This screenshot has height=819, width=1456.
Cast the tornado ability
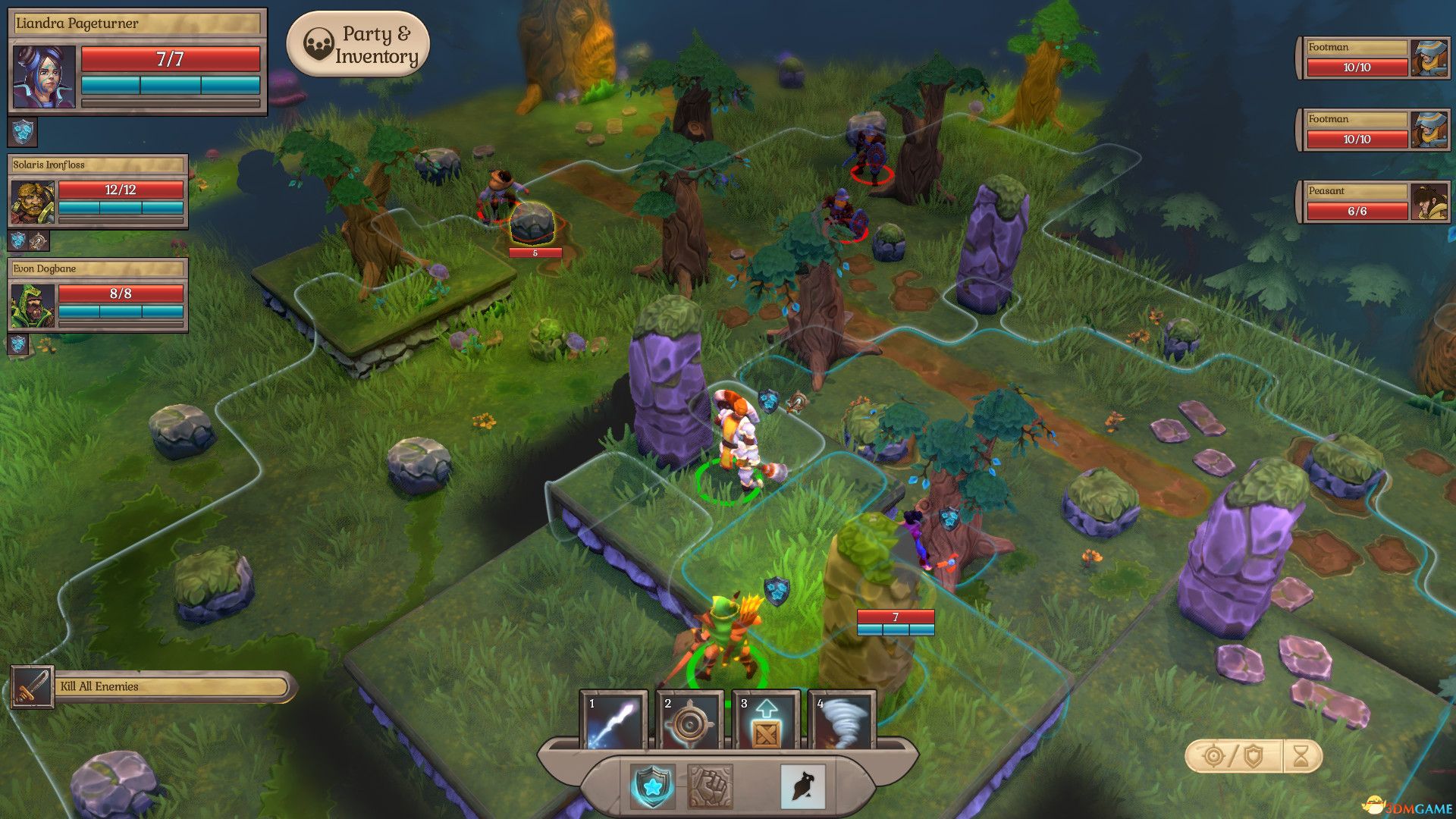[x=842, y=721]
